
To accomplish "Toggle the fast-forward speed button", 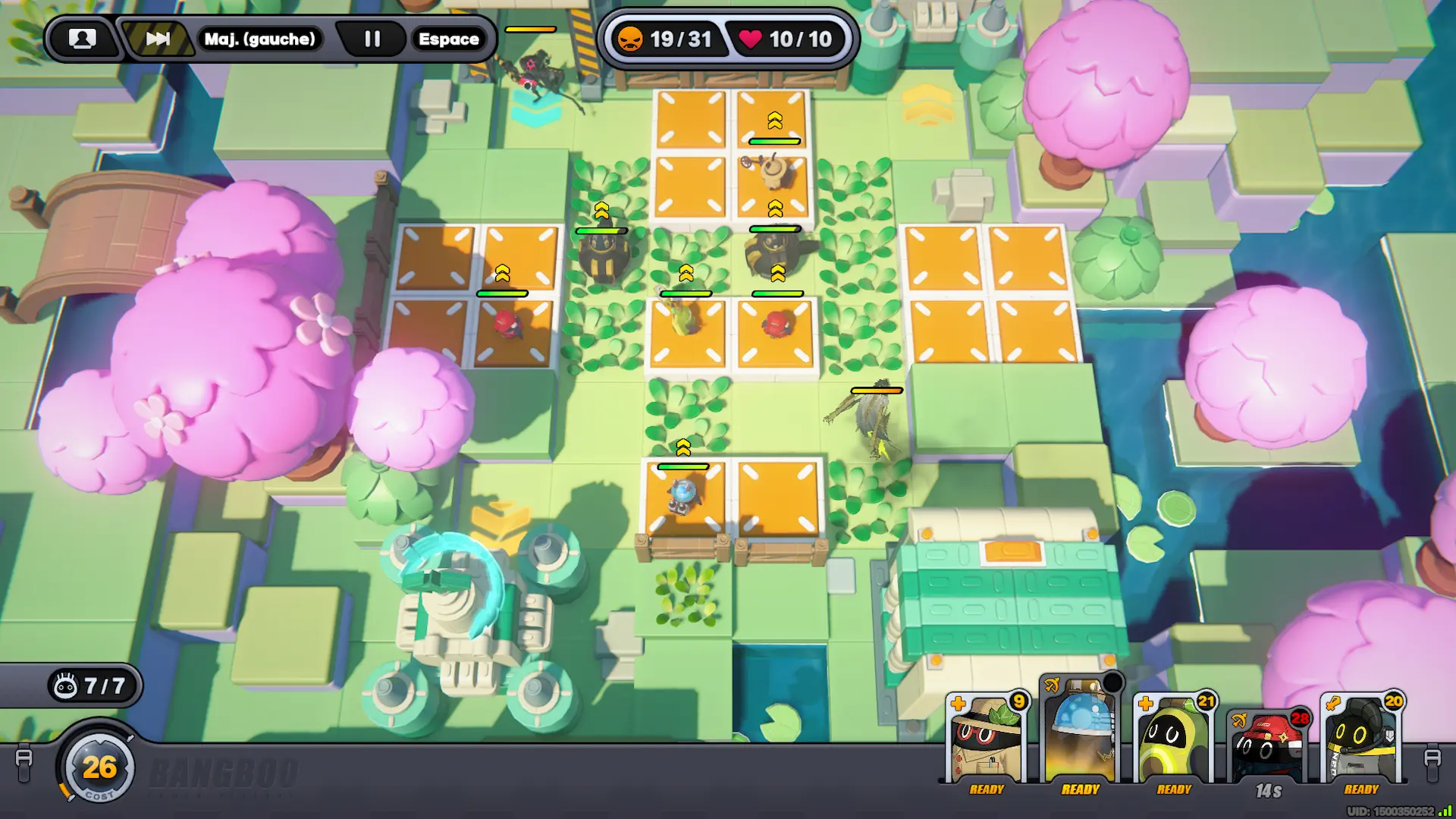I will [x=157, y=39].
